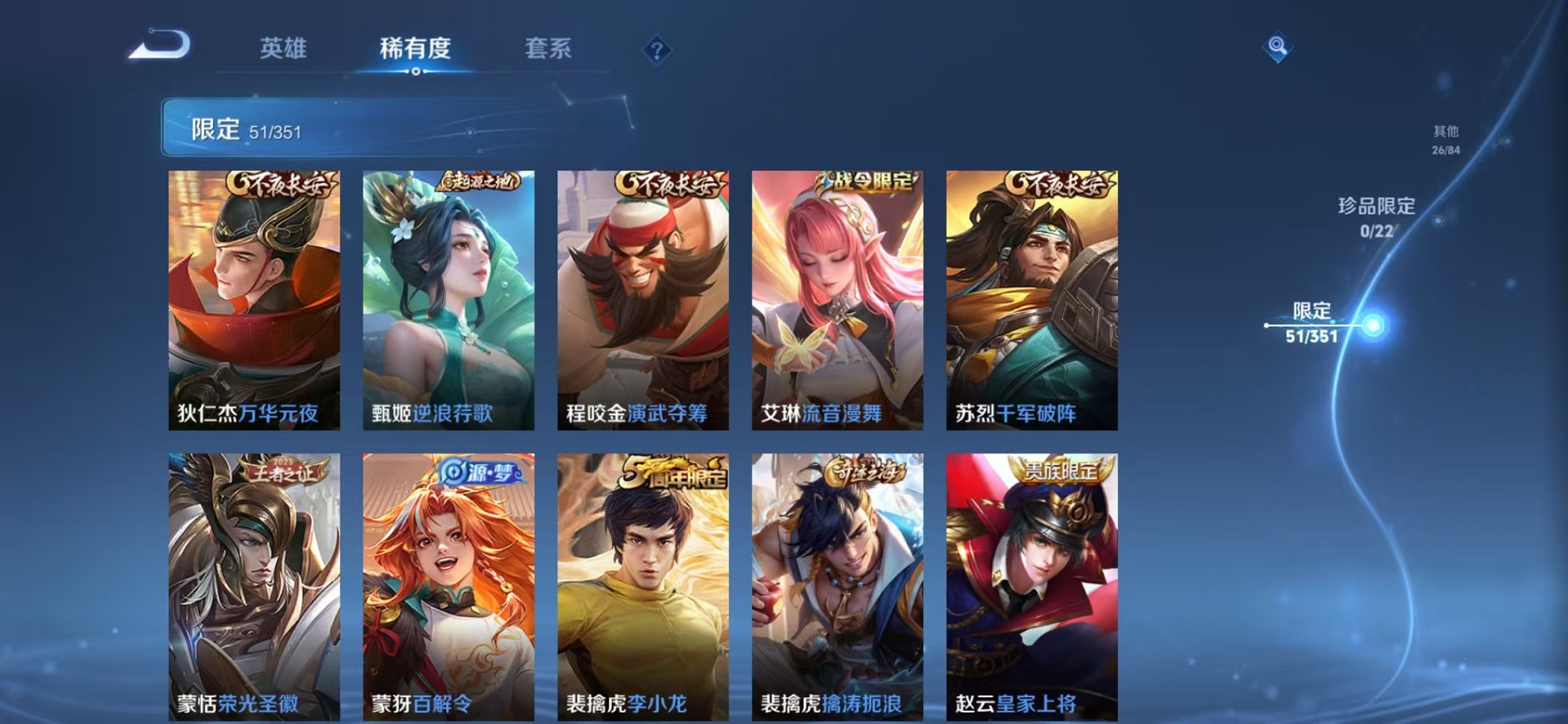
Task: Select the 艾琳流音漫舞 skin card
Action: 834,300
